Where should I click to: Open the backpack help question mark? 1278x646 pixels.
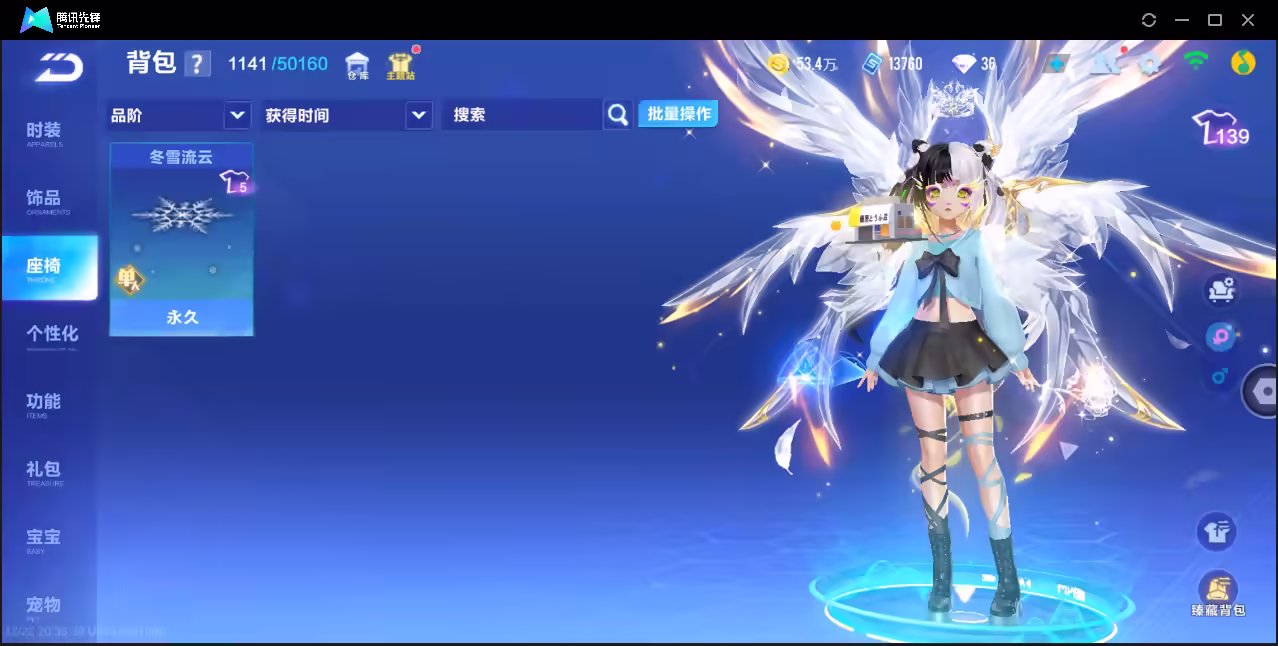198,64
